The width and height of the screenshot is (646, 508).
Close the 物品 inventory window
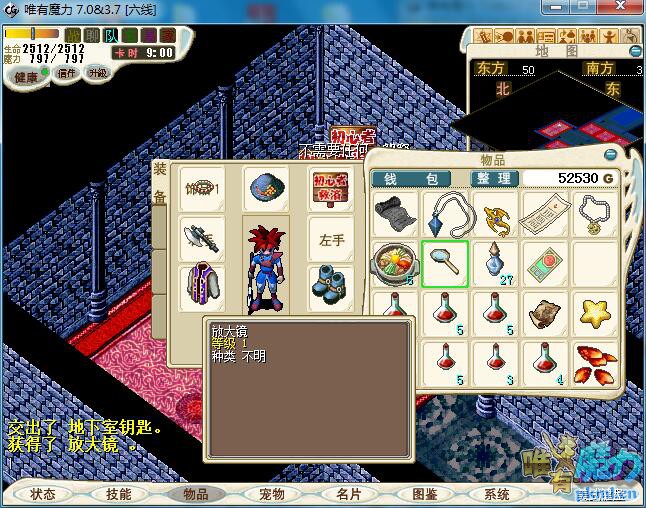point(612,155)
